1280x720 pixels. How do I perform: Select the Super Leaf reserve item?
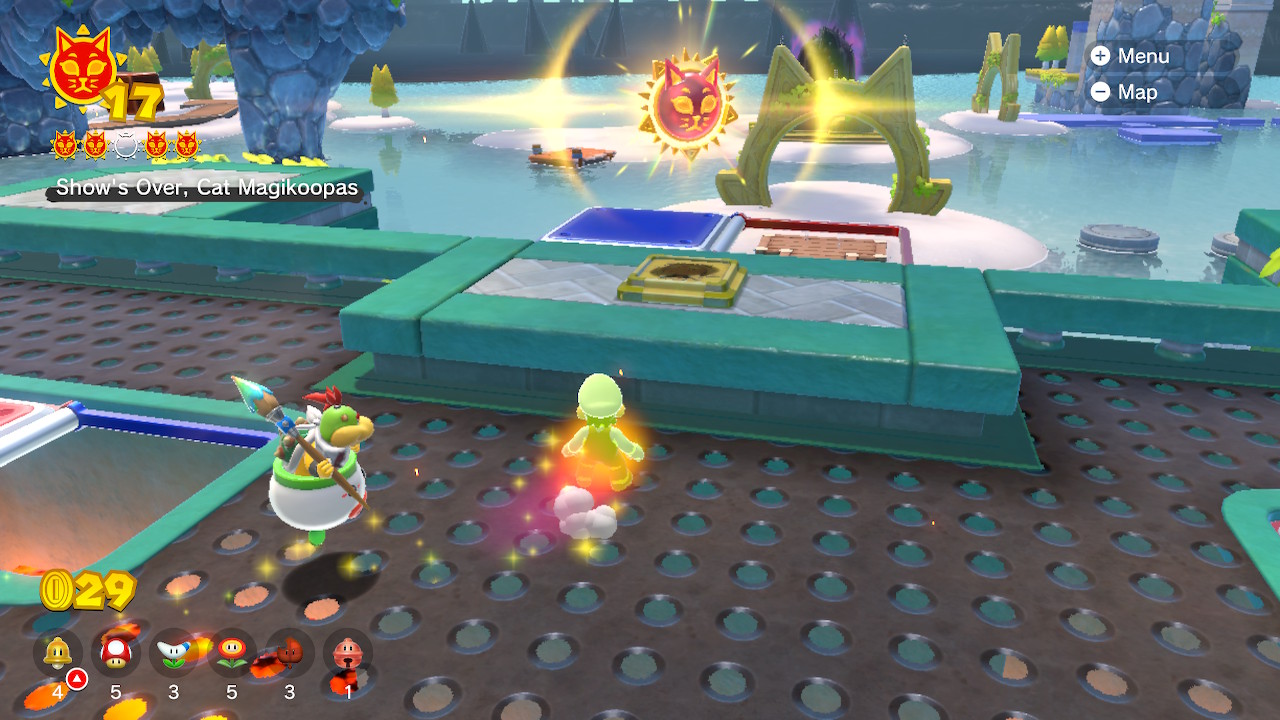[x=289, y=654]
